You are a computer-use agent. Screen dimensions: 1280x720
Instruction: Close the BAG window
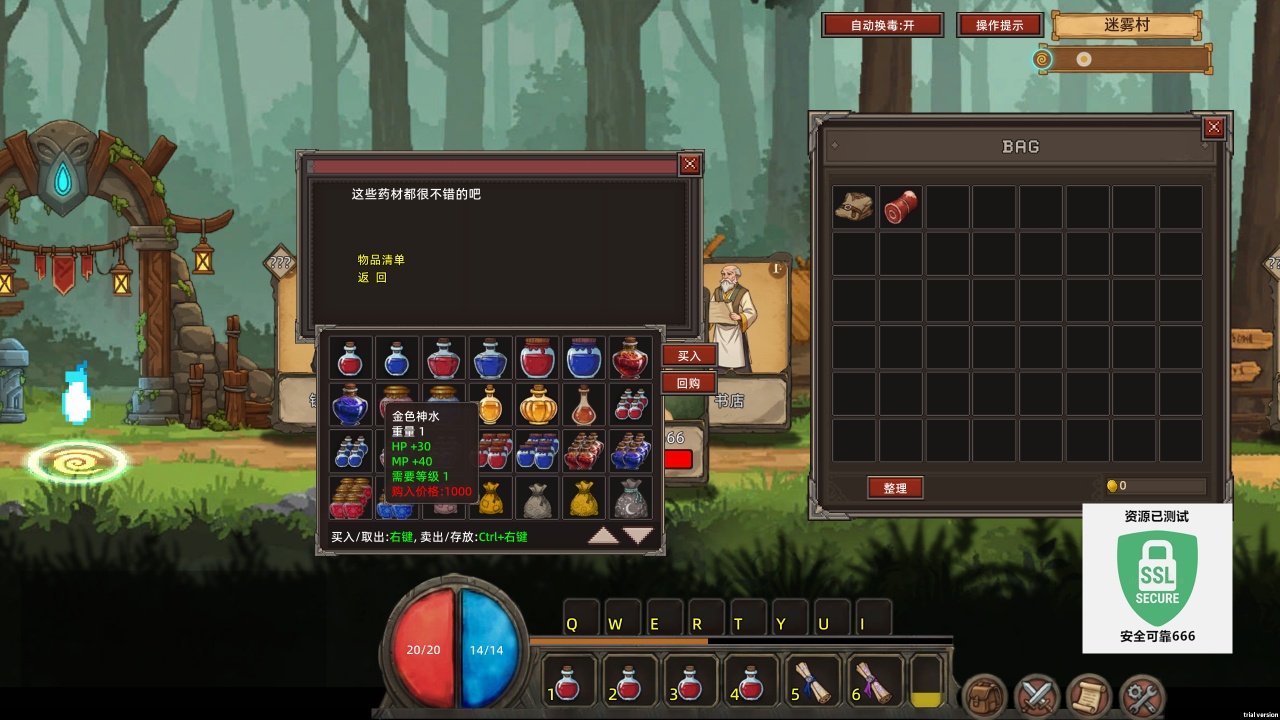coord(1213,127)
